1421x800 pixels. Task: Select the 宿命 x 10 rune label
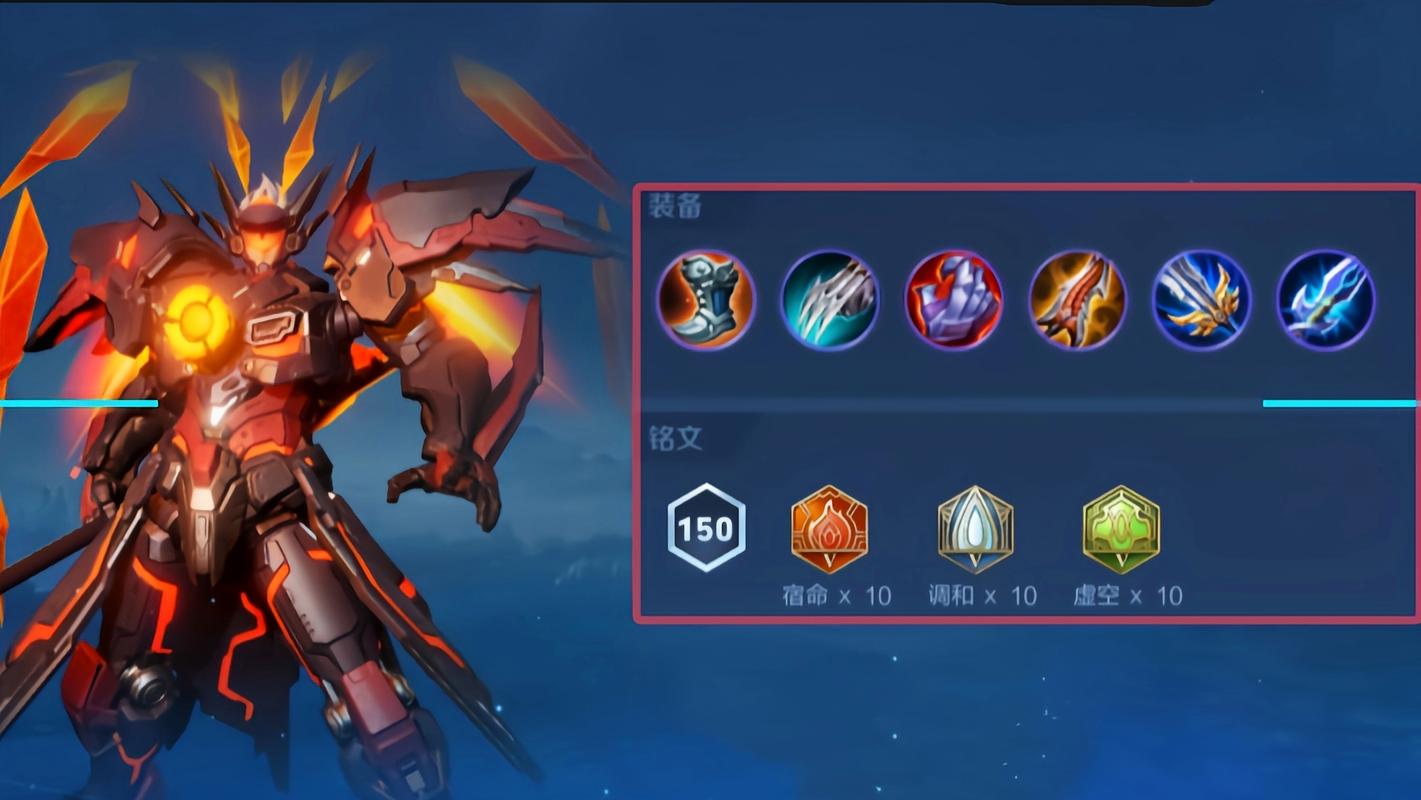pos(836,594)
